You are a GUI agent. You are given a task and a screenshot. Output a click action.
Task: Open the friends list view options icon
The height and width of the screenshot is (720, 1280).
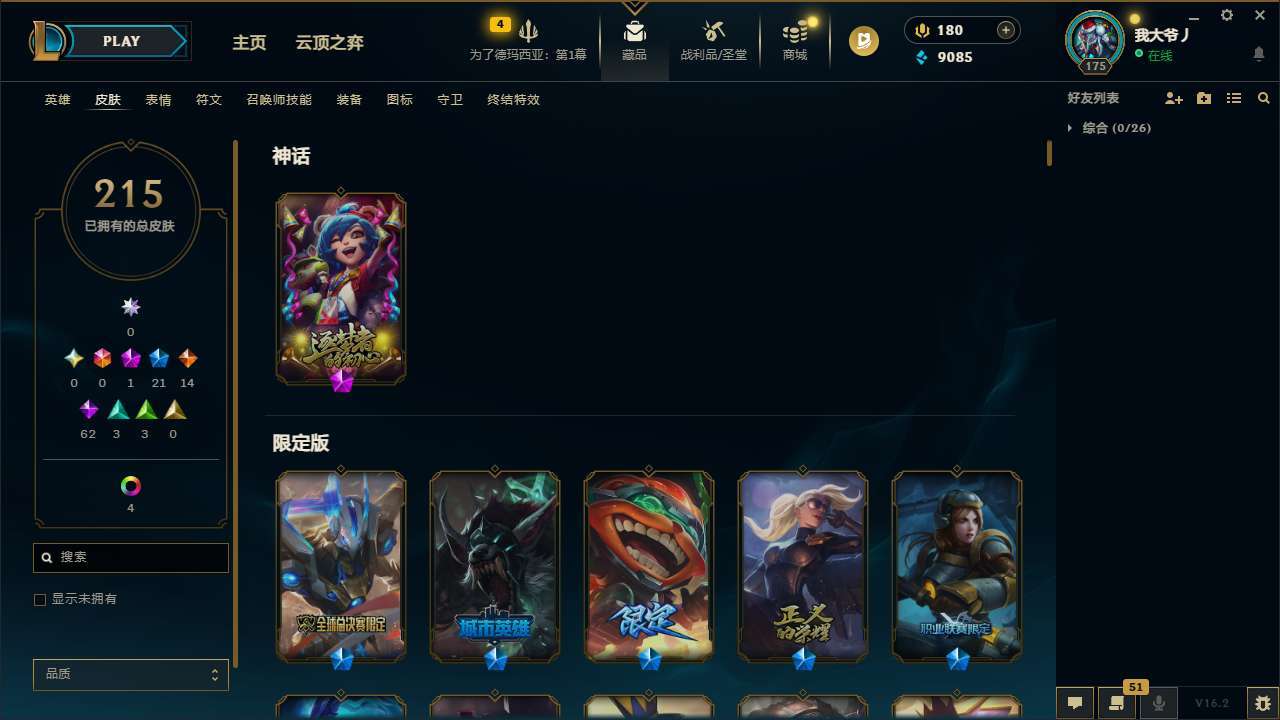pos(1234,97)
